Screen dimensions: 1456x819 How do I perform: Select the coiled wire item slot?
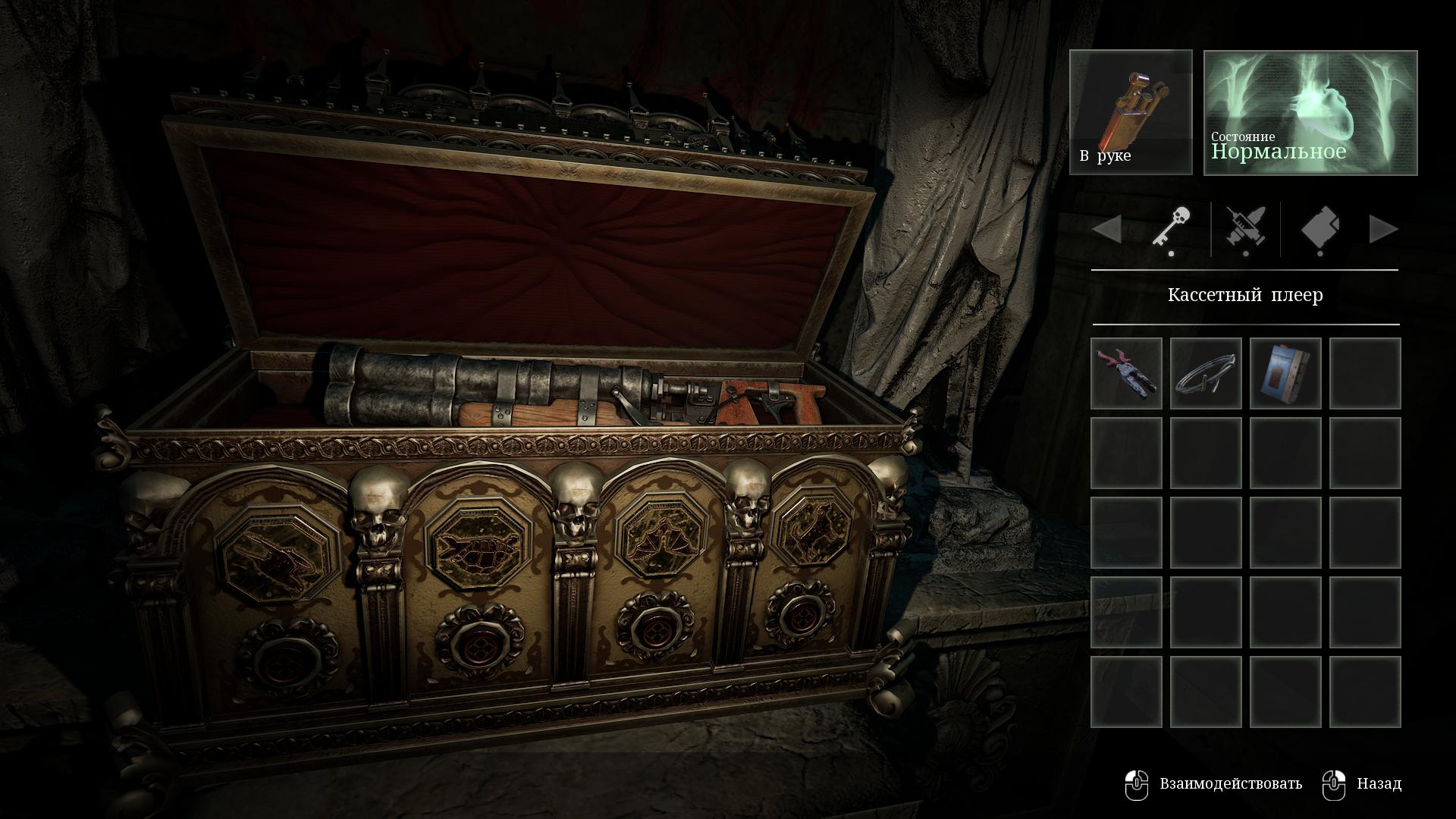[1206, 373]
